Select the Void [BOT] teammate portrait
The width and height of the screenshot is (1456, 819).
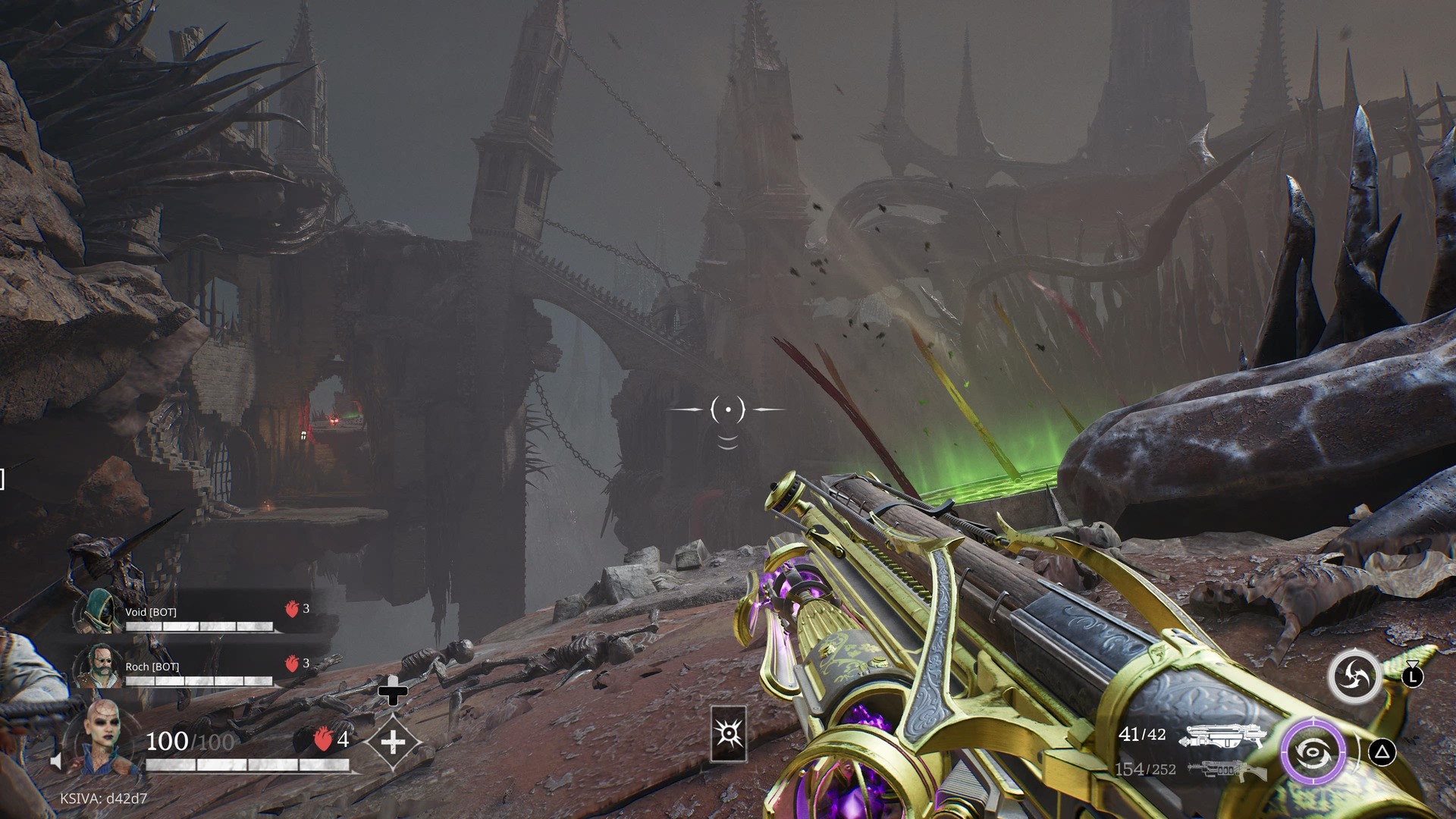click(x=99, y=611)
